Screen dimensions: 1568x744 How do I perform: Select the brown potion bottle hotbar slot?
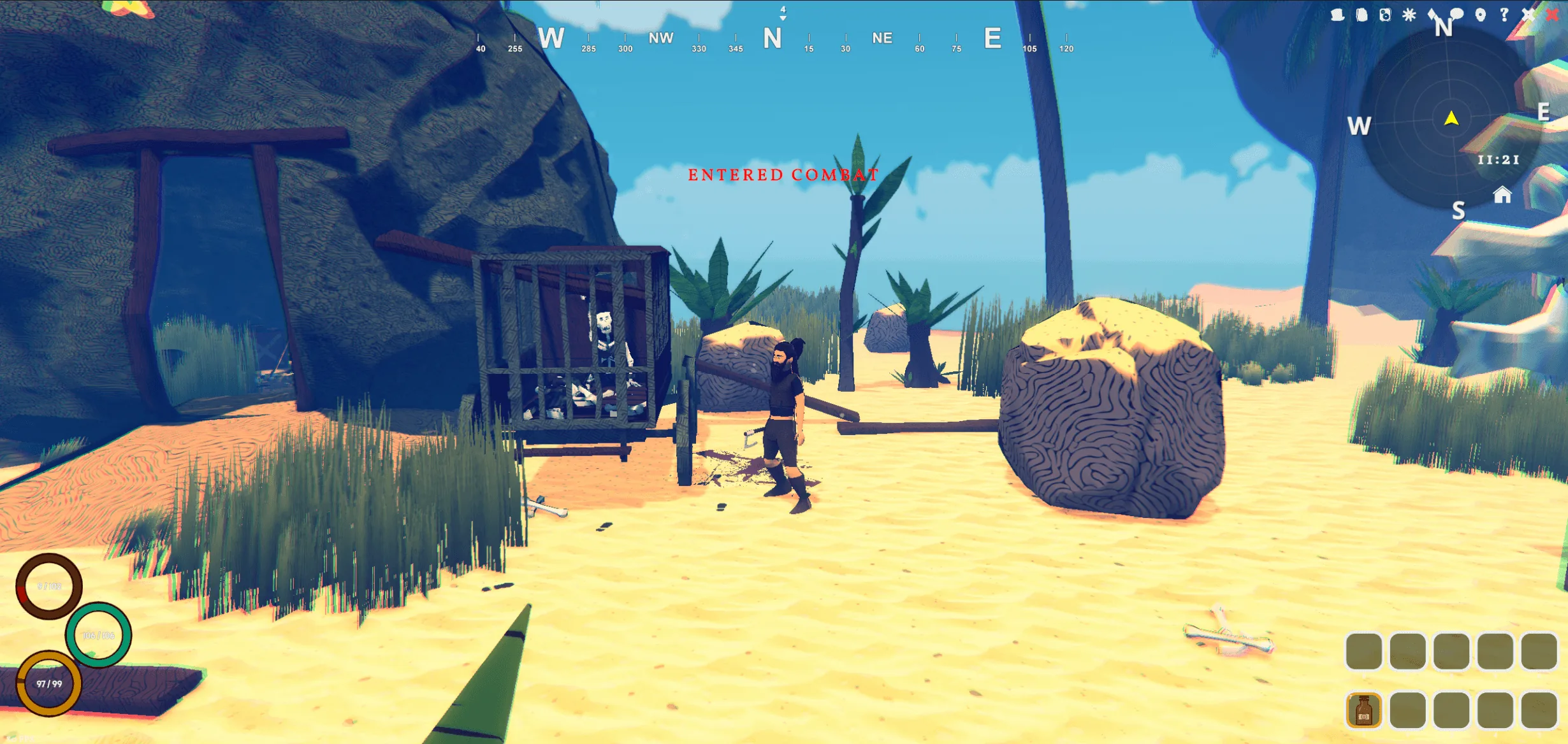point(1363,710)
